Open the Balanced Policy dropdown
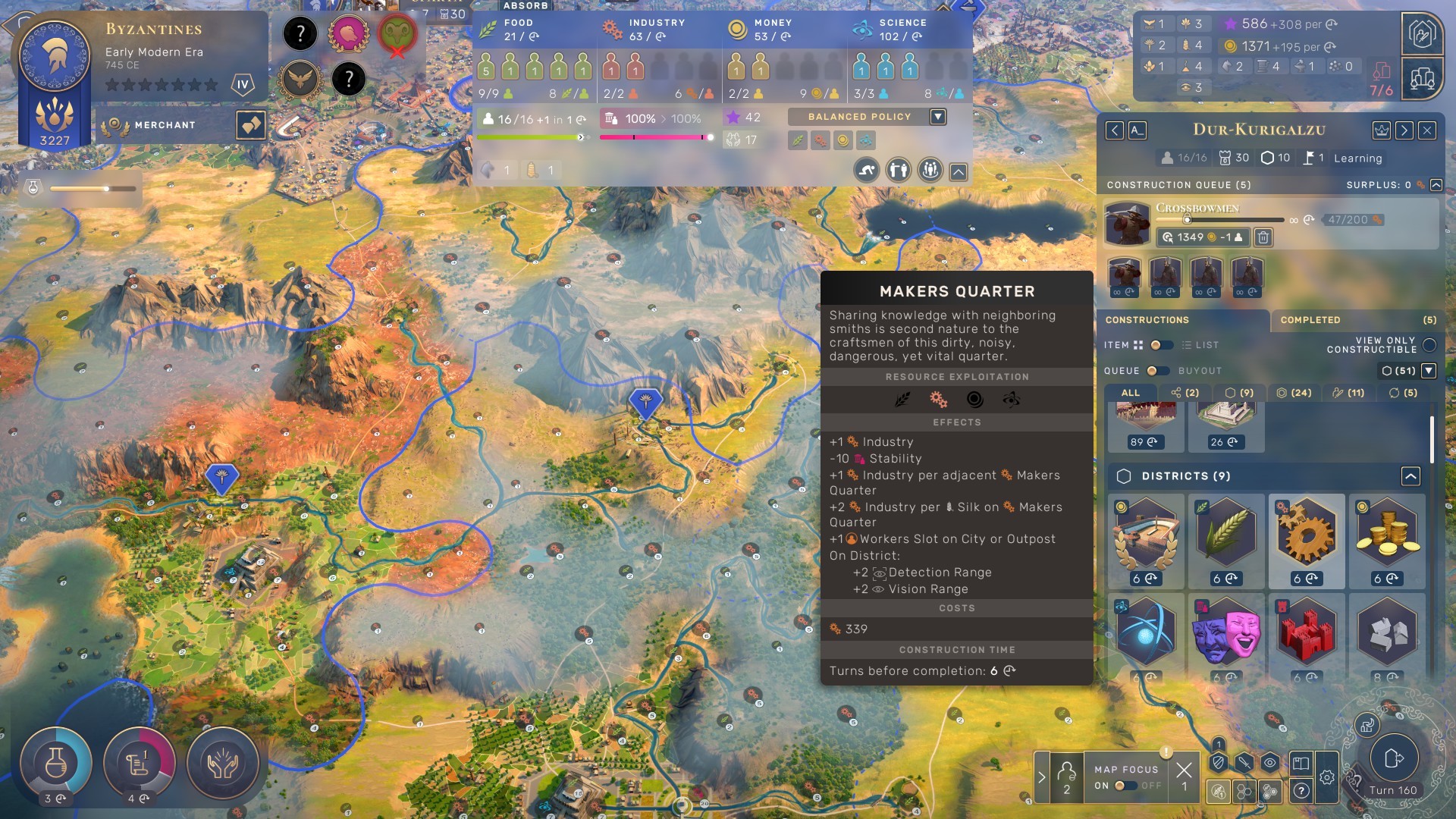The height and width of the screenshot is (819, 1456). [938, 117]
